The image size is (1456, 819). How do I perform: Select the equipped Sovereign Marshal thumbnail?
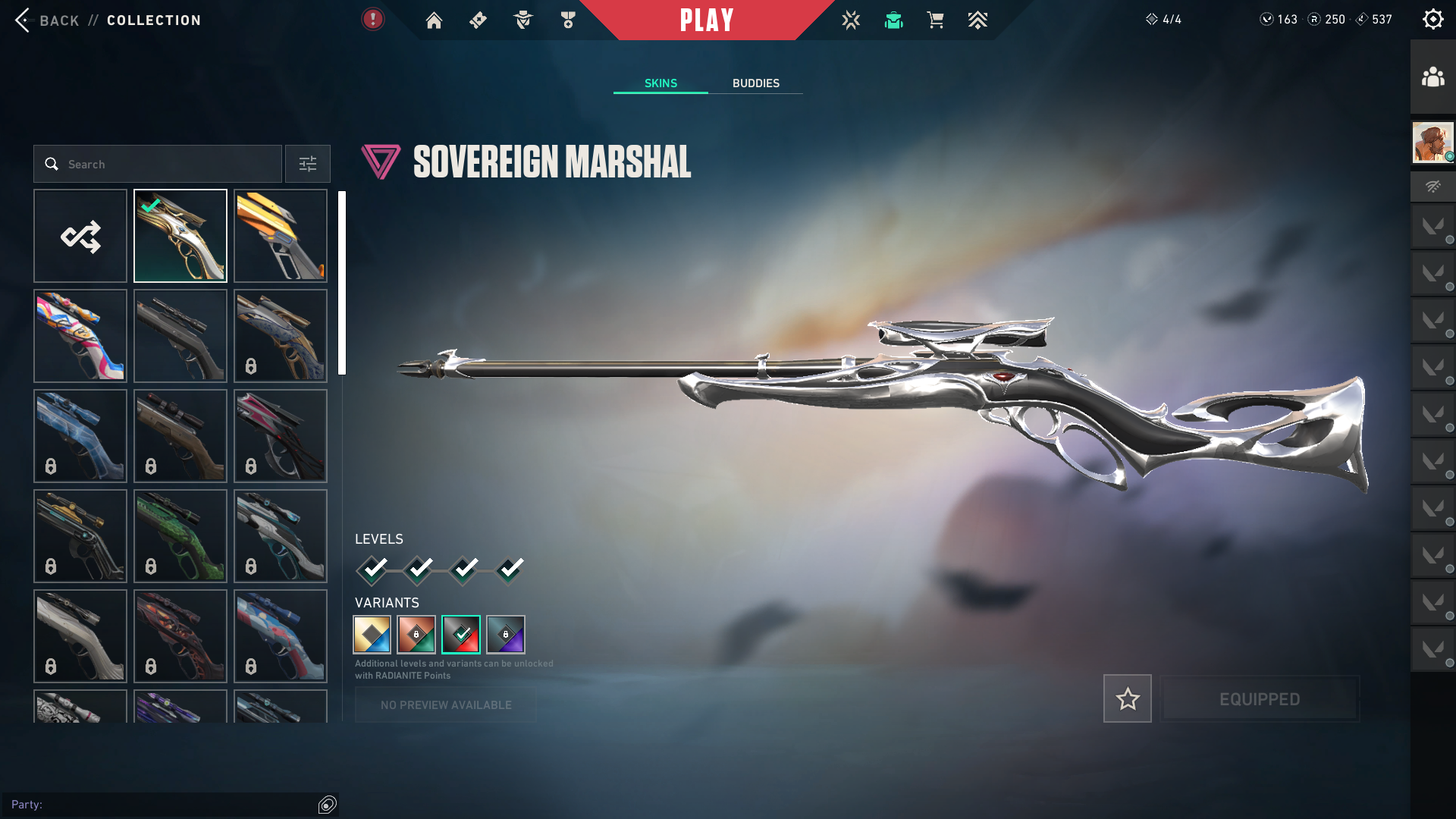[180, 237]
